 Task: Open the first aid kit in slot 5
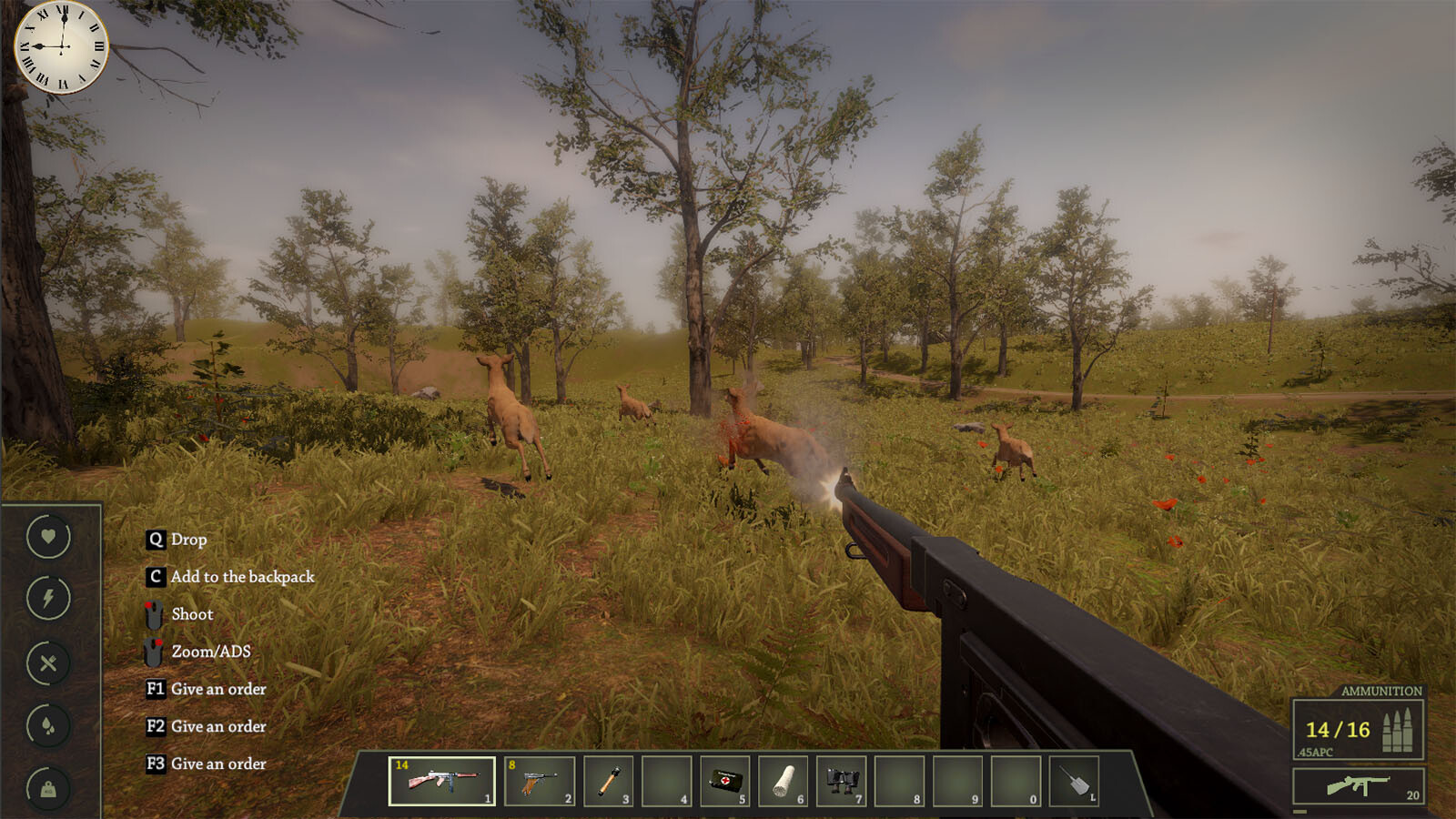pos(726,780)
